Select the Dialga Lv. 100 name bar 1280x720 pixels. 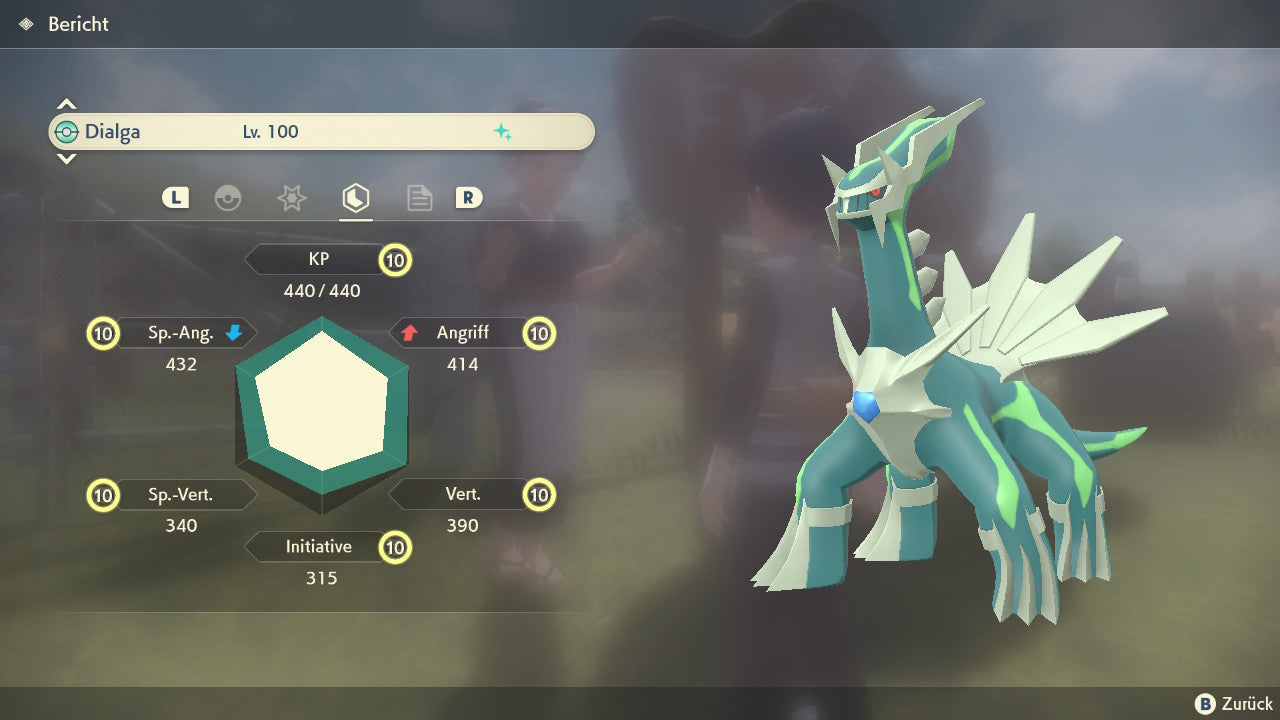321,132
